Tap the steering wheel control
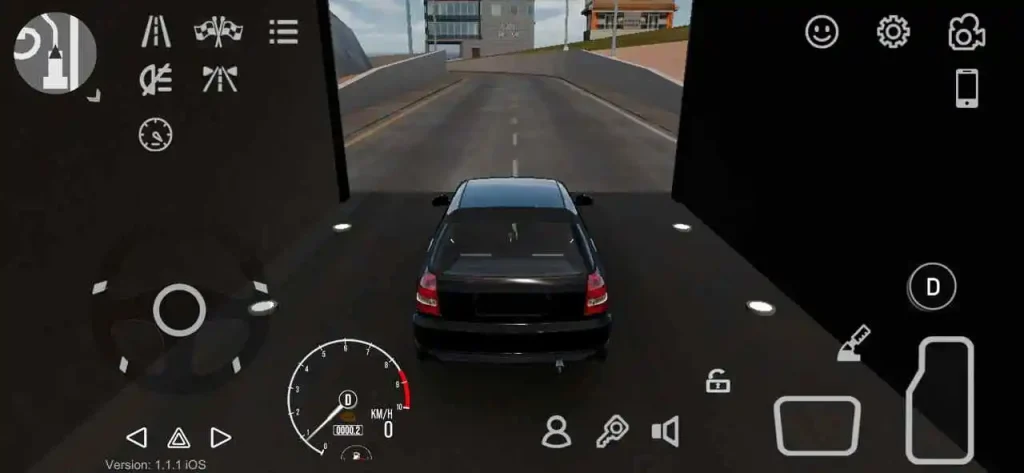This screenshot has height=473, width=1024. [180, 310]
